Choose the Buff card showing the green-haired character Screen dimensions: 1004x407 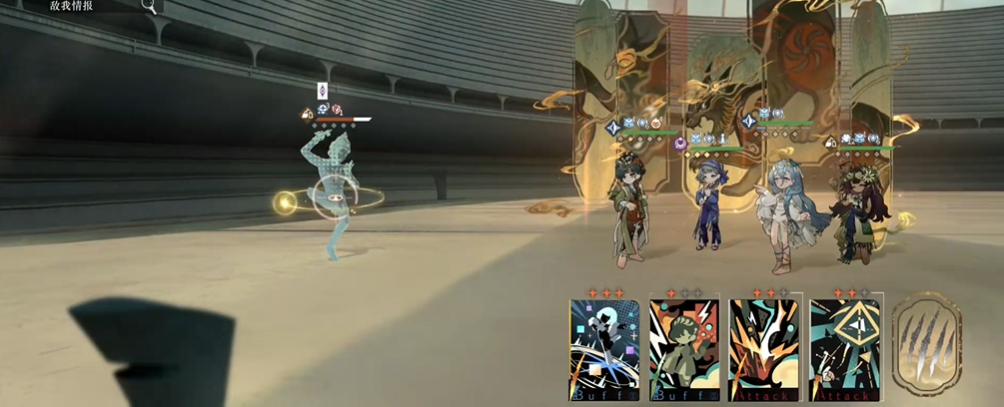point(684,349)
